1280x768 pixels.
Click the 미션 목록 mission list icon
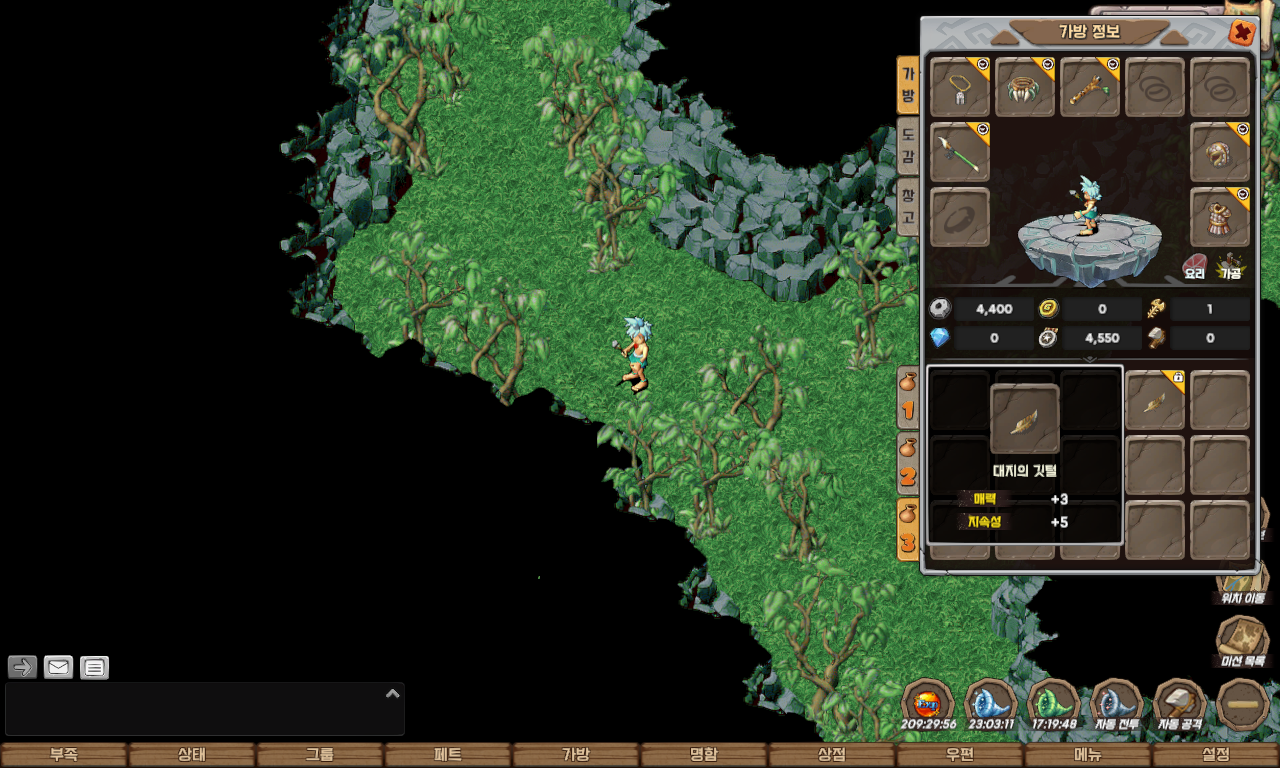(1241, 641)
